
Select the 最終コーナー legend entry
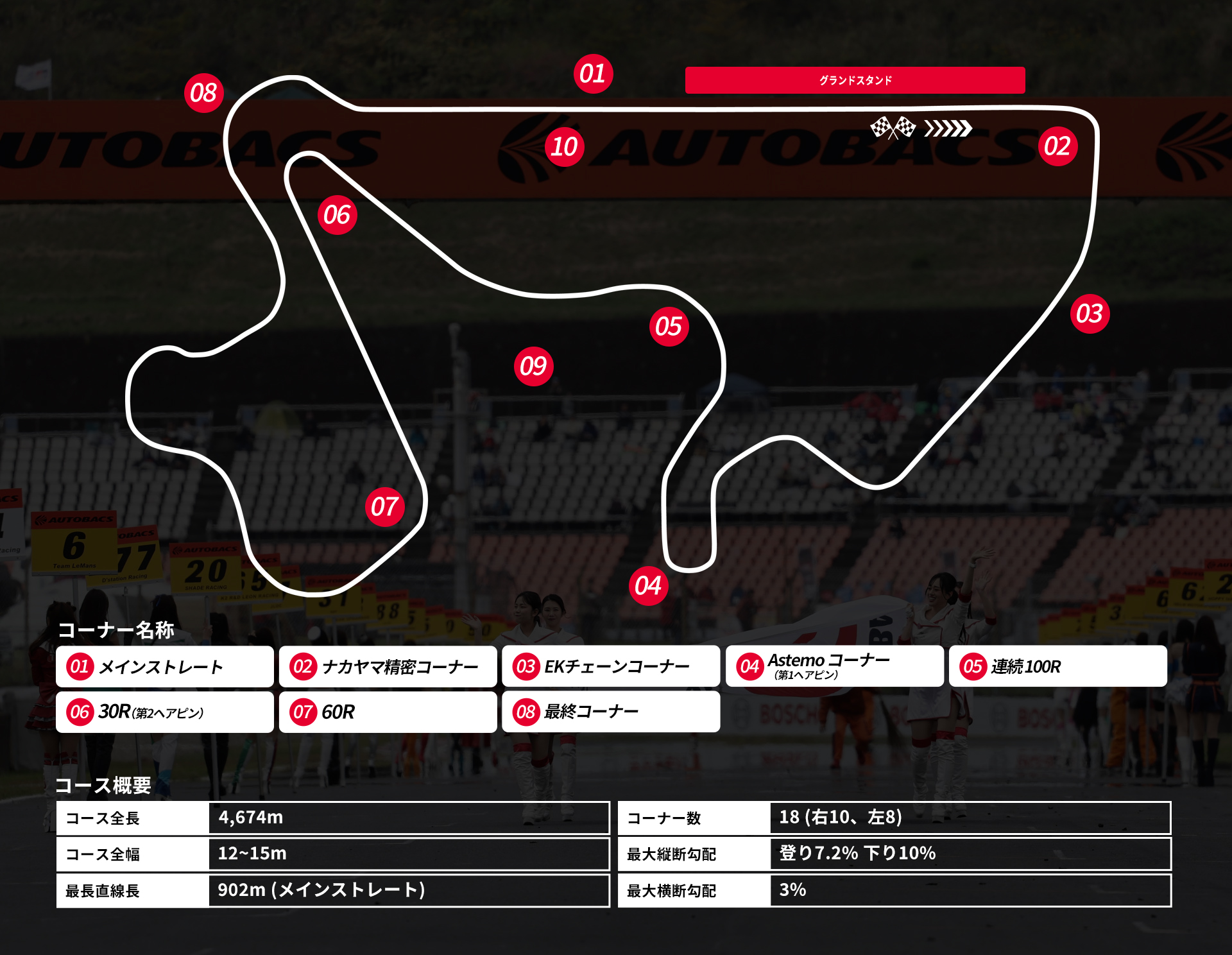click(x=610, y=712)
